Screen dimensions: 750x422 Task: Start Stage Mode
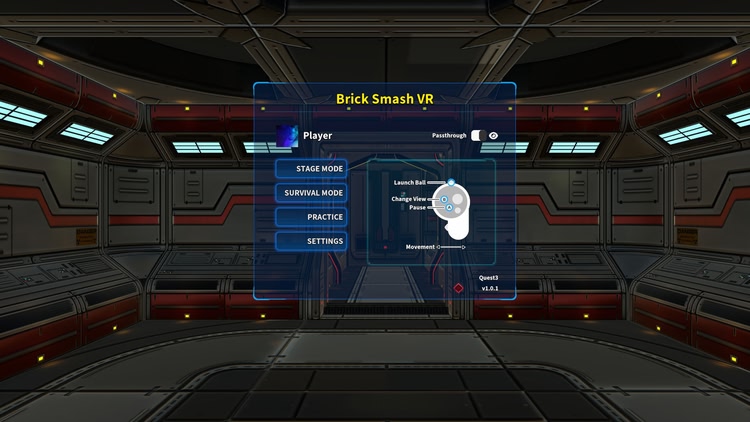tap(312, 169)
